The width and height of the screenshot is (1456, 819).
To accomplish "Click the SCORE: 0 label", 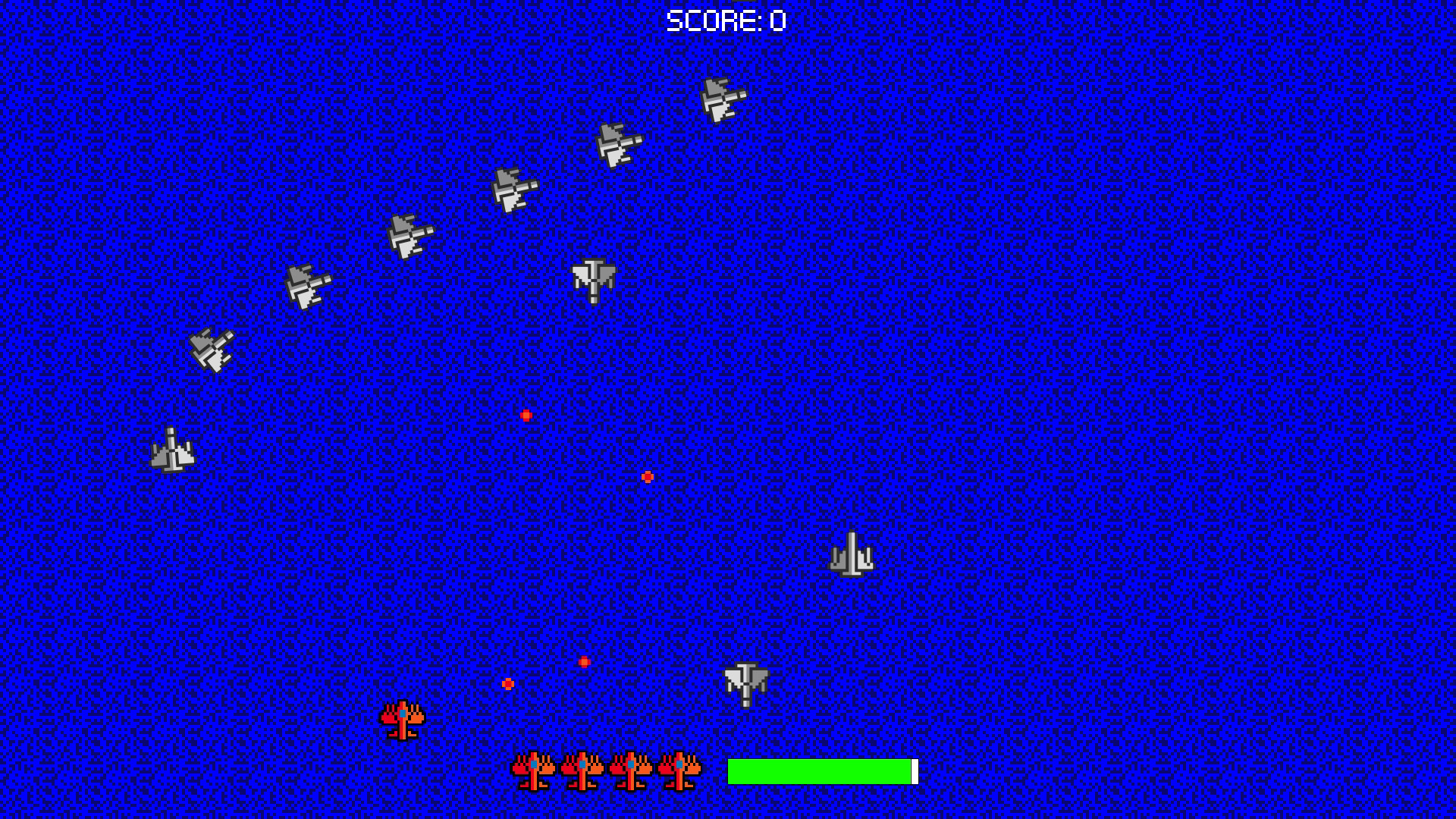I will pyautogui.click(x=724, y=21).
